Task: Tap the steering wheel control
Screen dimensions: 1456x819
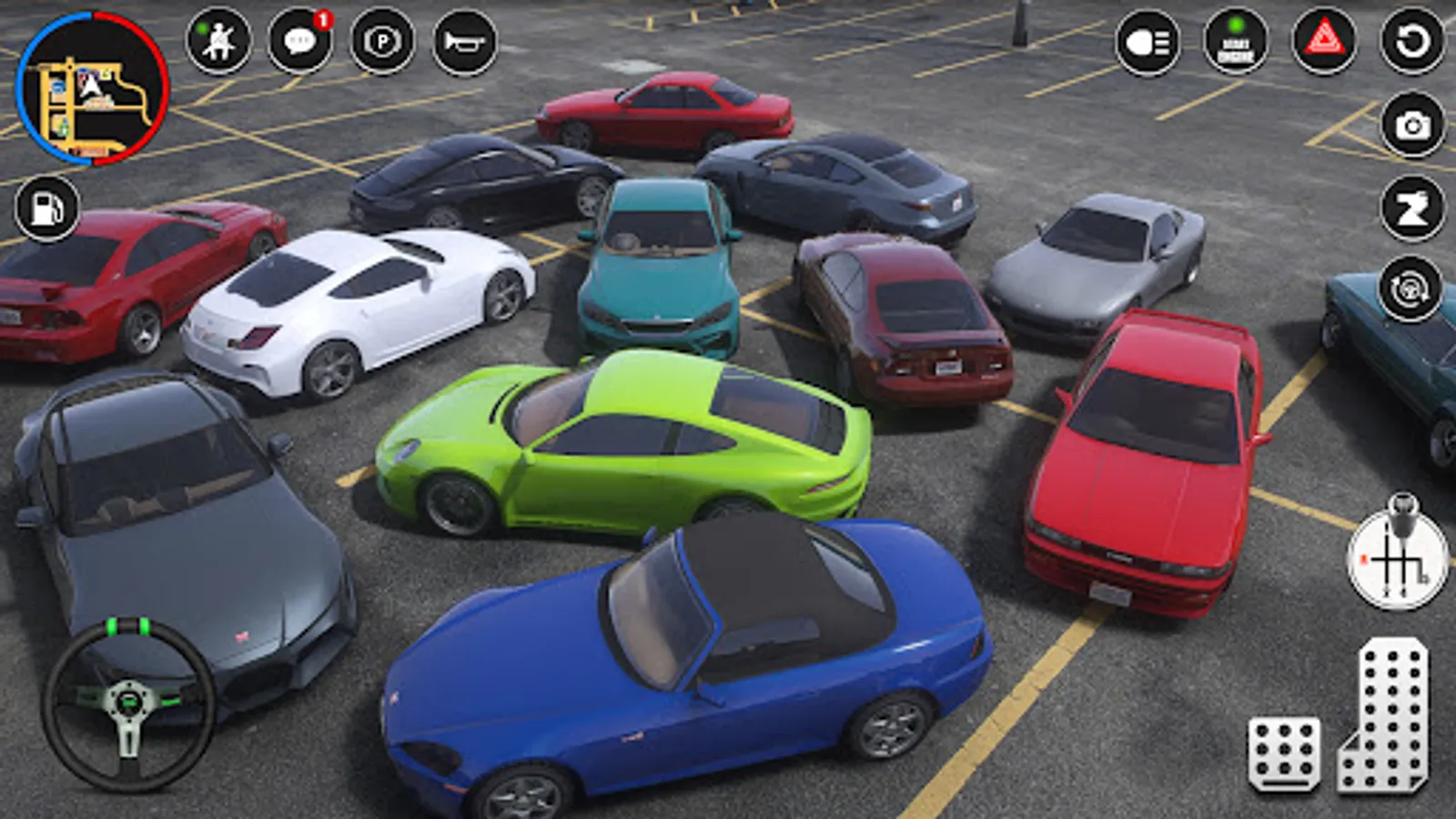Action: click(x=128, y=703)
